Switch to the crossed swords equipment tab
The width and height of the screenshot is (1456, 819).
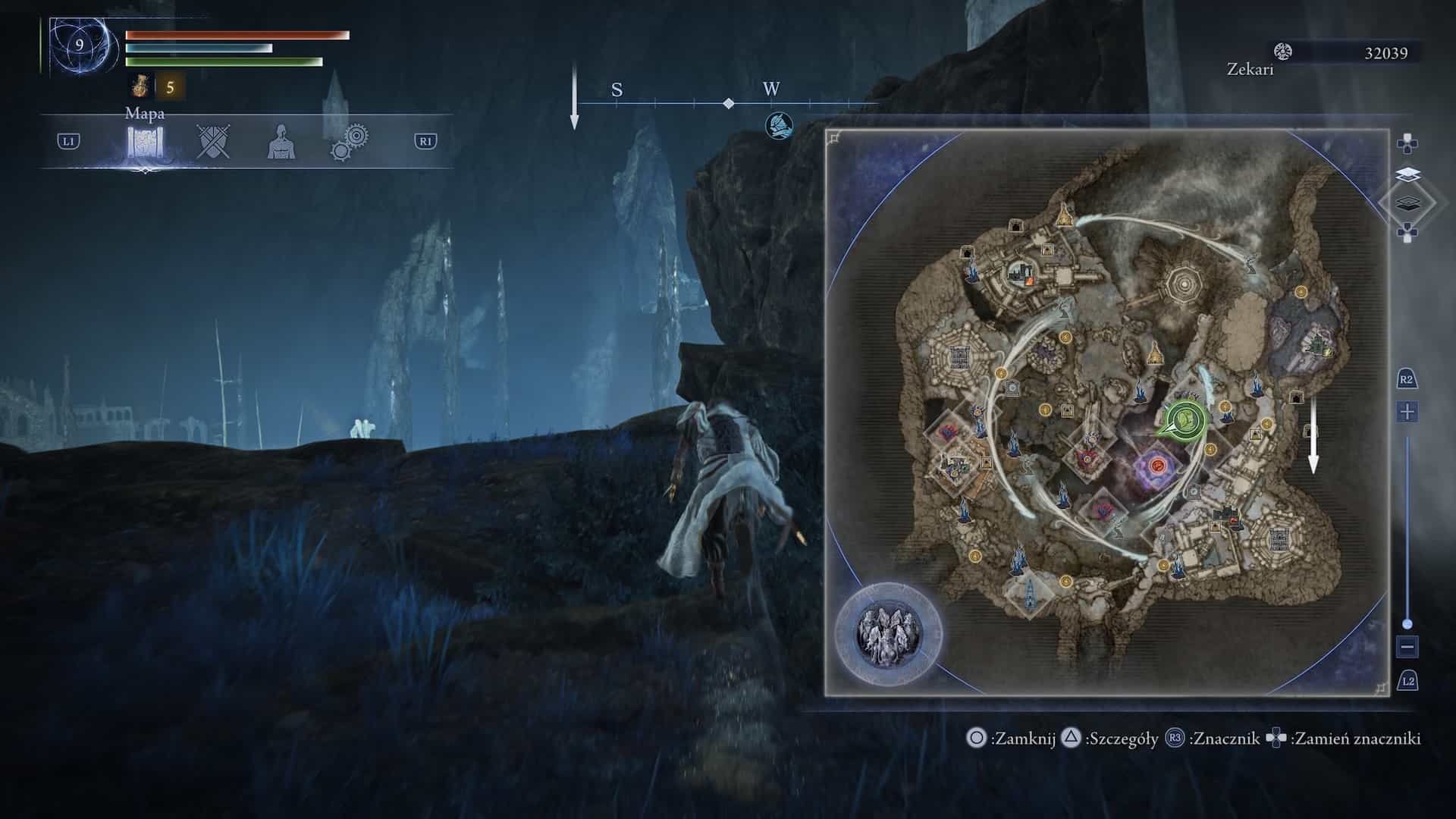(213, 142)
